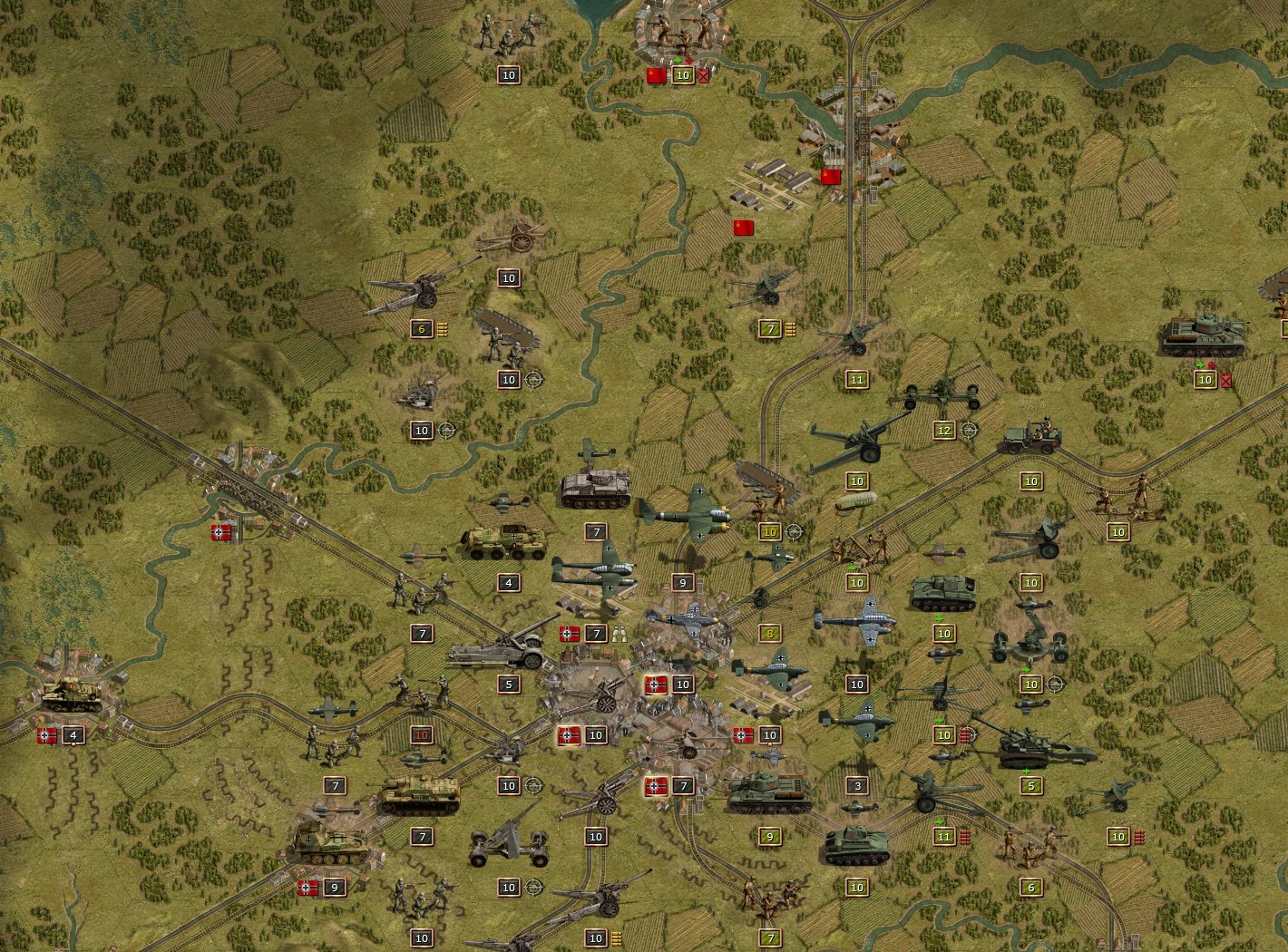This screenshot has height=952, width=1288.
Task: Click the ammo bars beside the strength 6 badge
Action: coord(443,329)
